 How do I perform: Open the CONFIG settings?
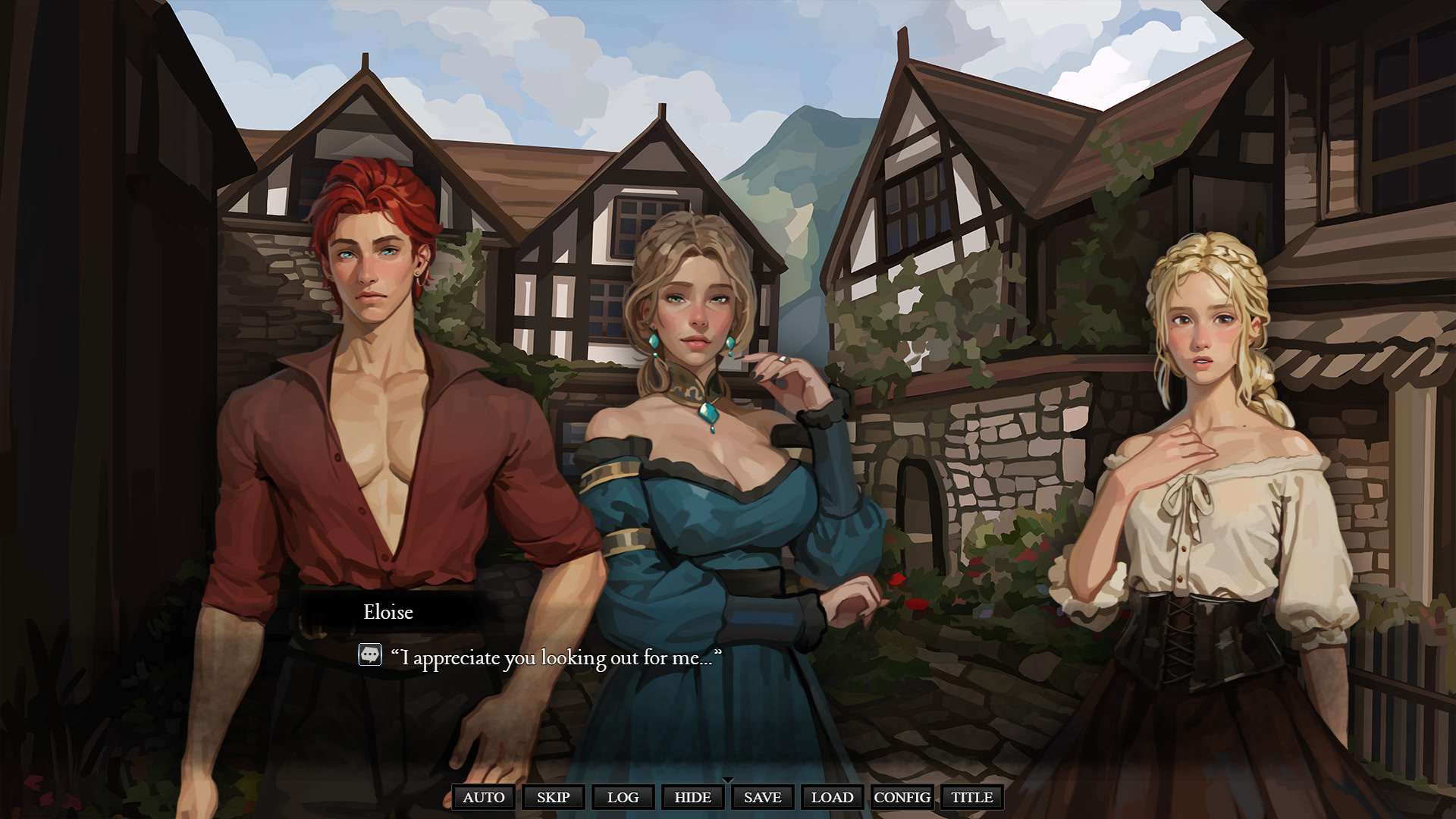[x=902, y=797]
